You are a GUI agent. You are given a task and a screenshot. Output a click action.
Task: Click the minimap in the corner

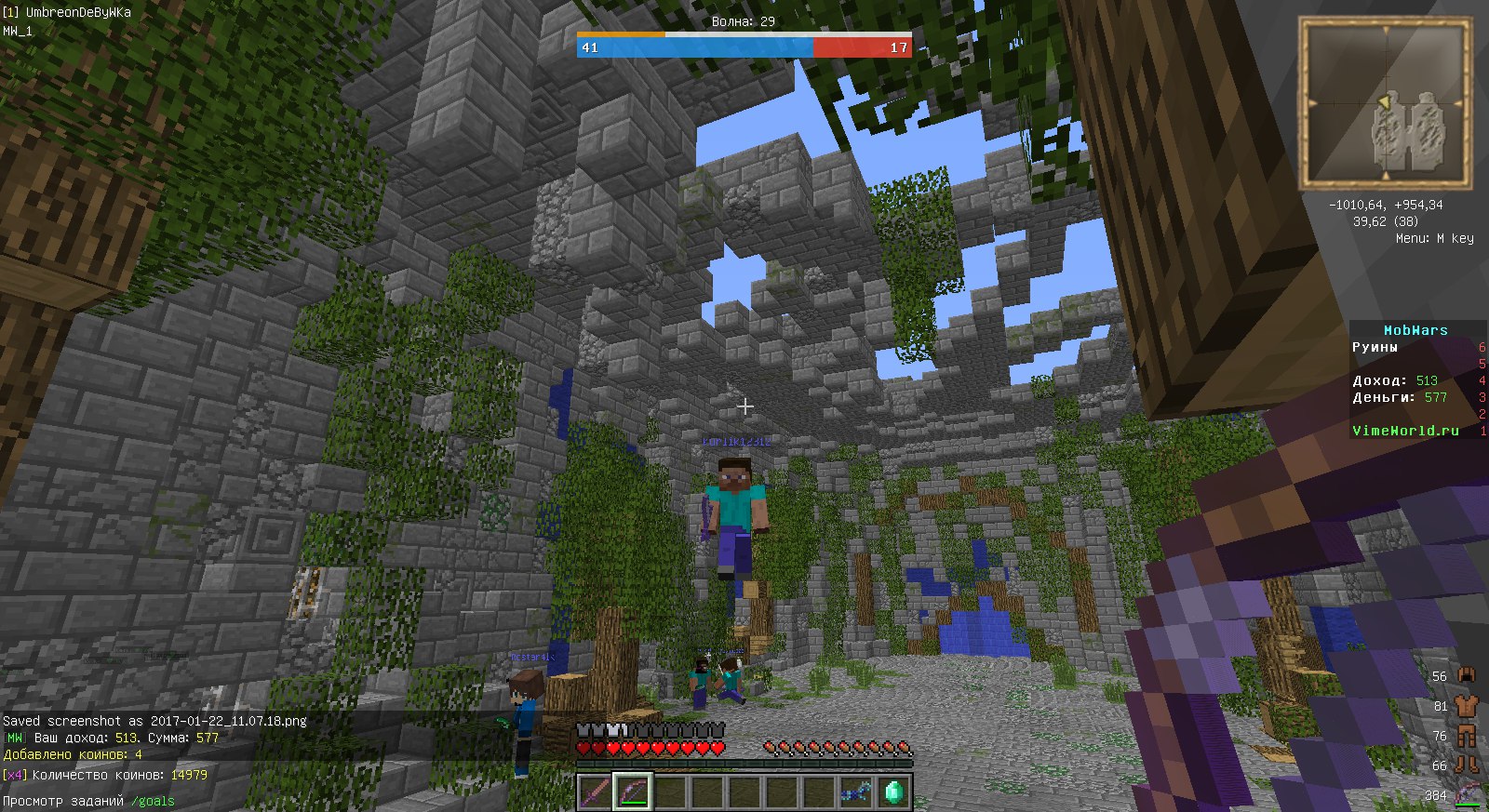[1386, 103]
